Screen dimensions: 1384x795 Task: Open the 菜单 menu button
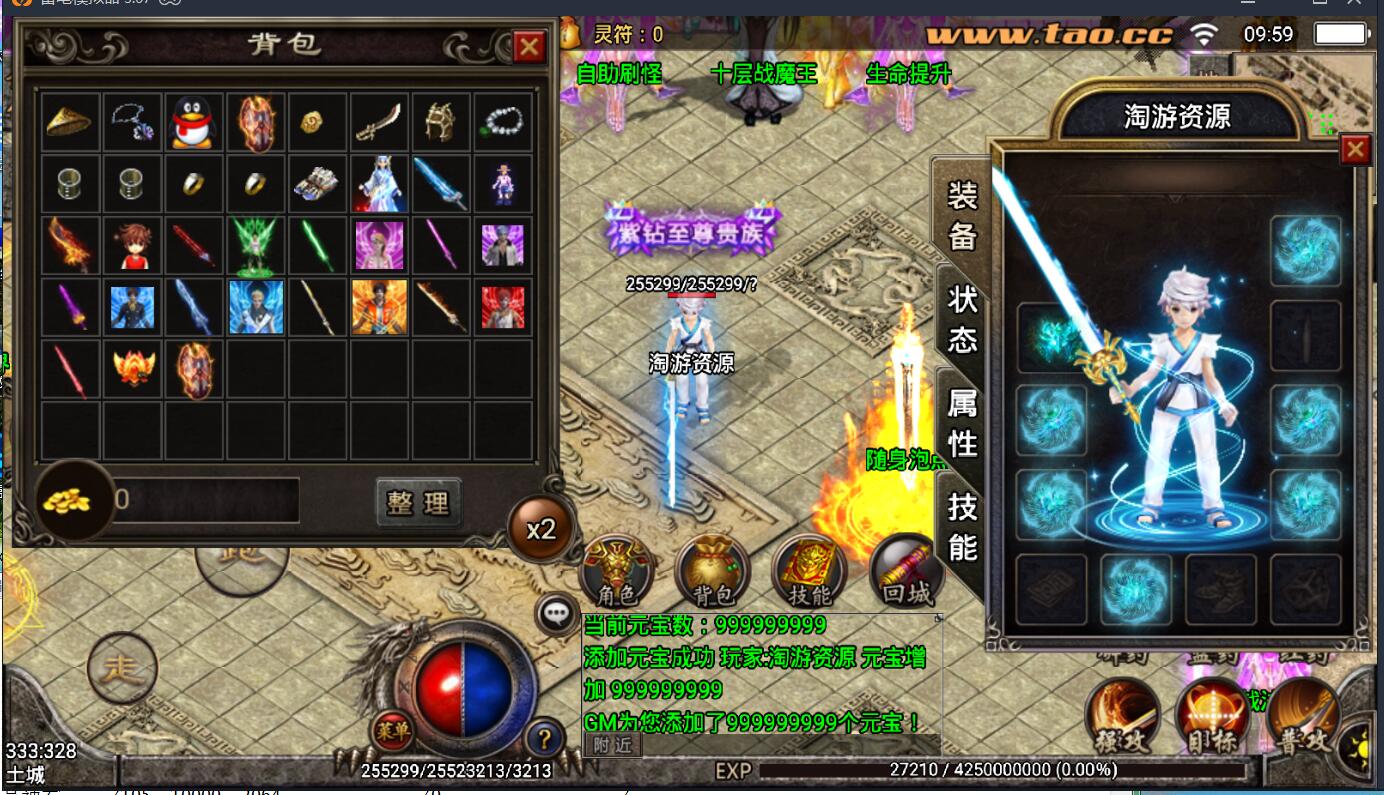(393, 731)
